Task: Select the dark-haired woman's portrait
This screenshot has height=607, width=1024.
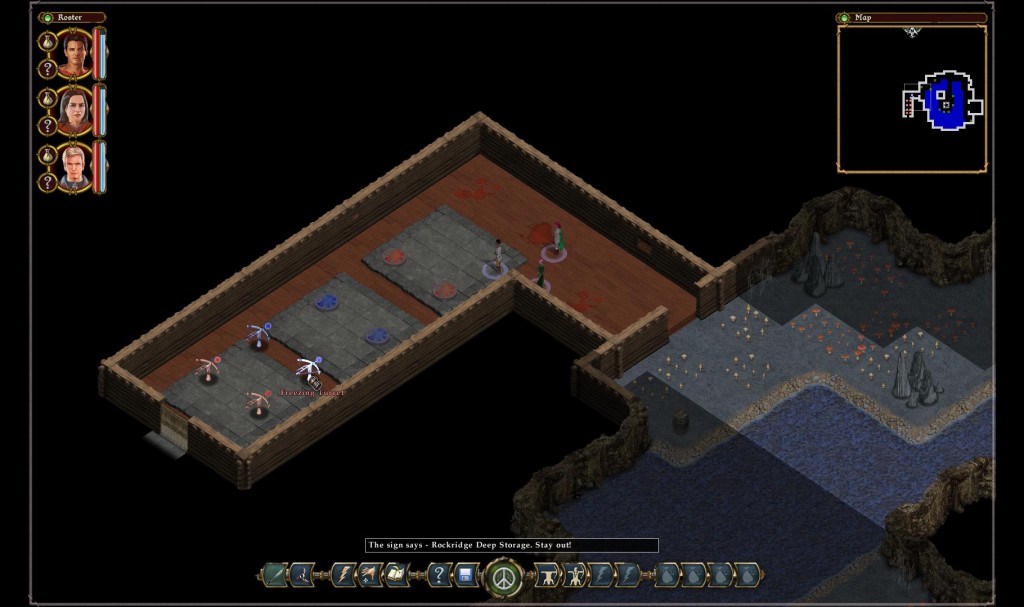Action: (x=75, y=110)
